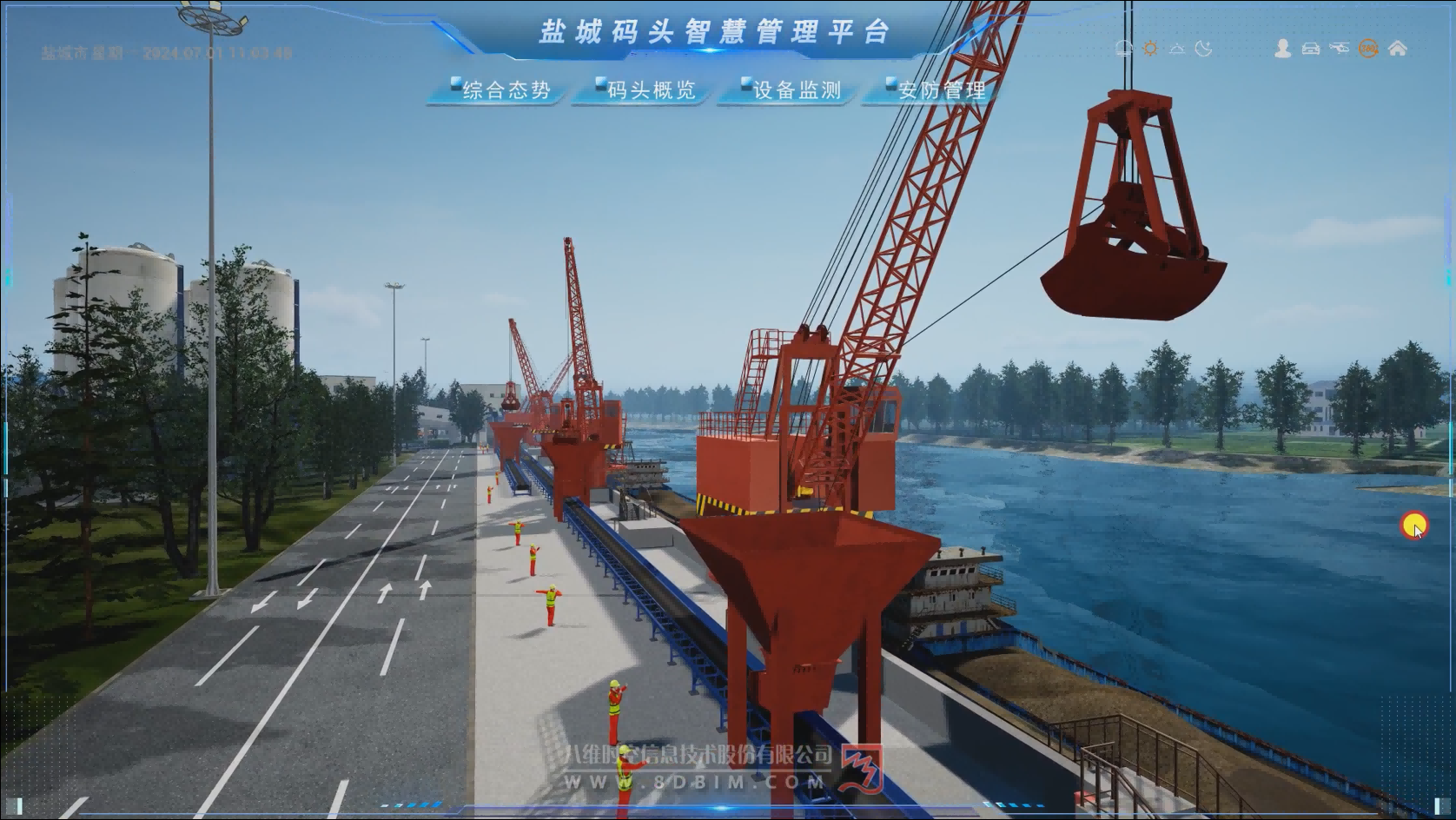
Task: Activate the helicopter flight view icon
Action: 1340,49
